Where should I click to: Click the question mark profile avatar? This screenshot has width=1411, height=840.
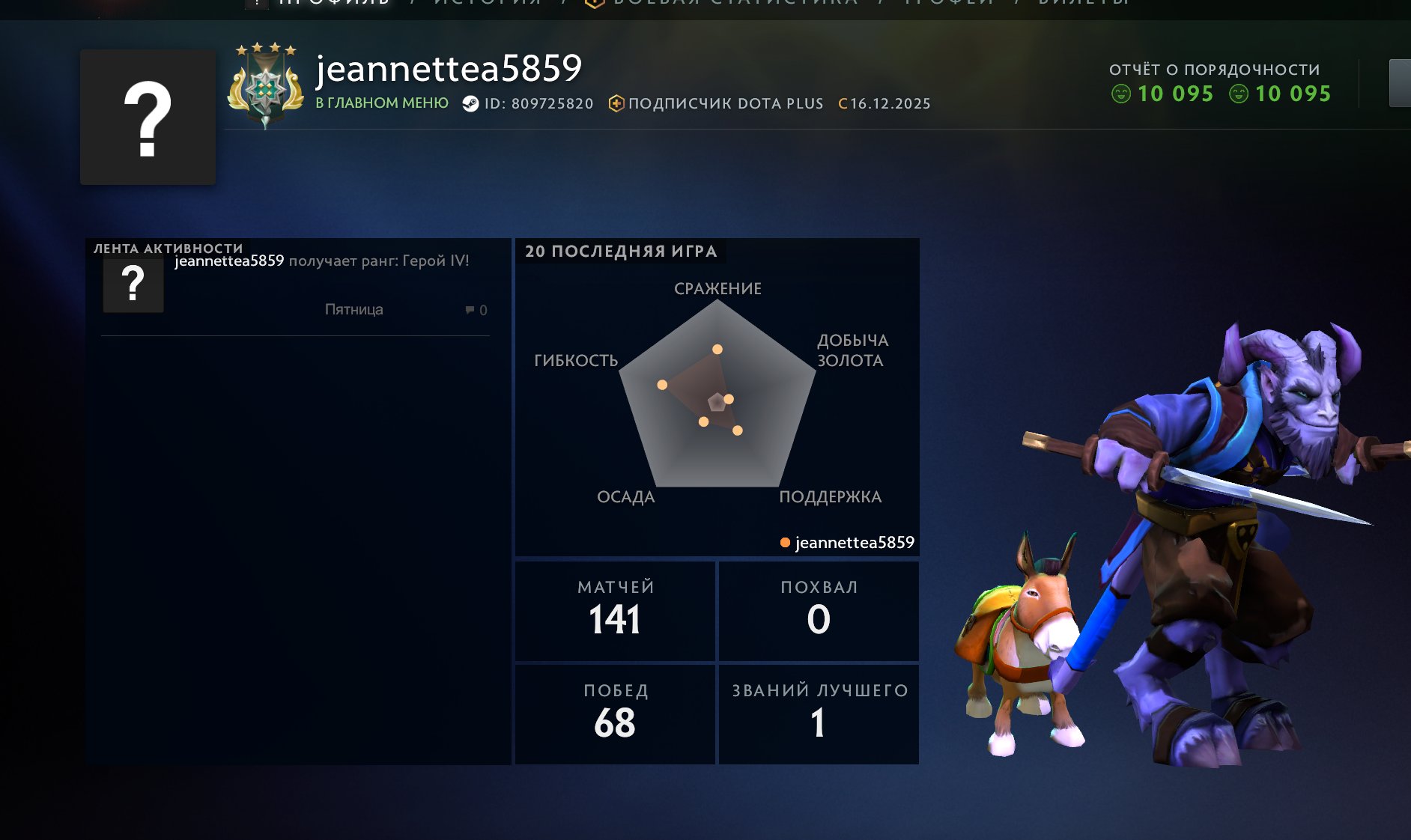click(147, 117)
